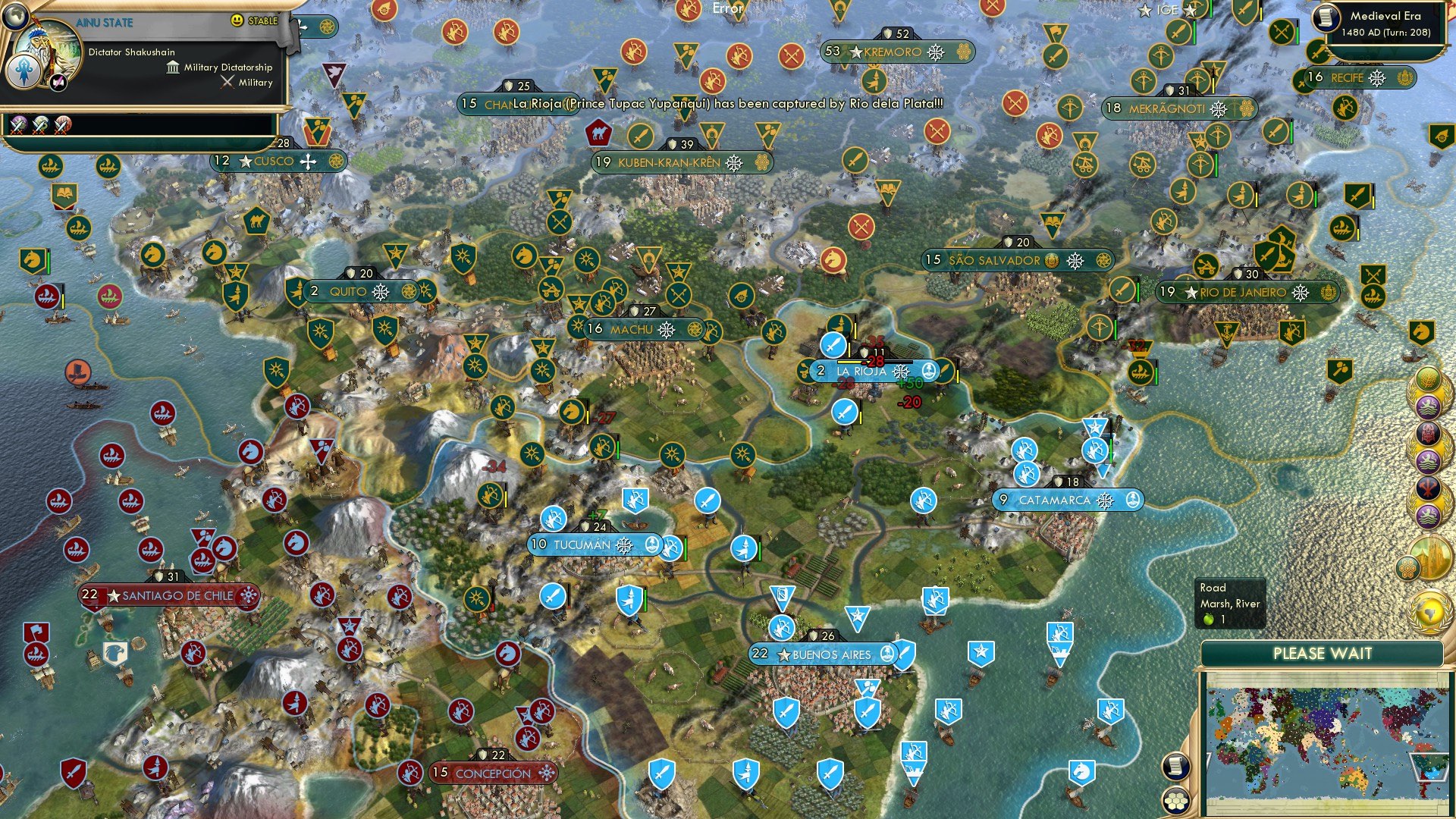
Task: Open the Buenos Aires city banner
Action: pyautogui.click(x=823, y=653)
